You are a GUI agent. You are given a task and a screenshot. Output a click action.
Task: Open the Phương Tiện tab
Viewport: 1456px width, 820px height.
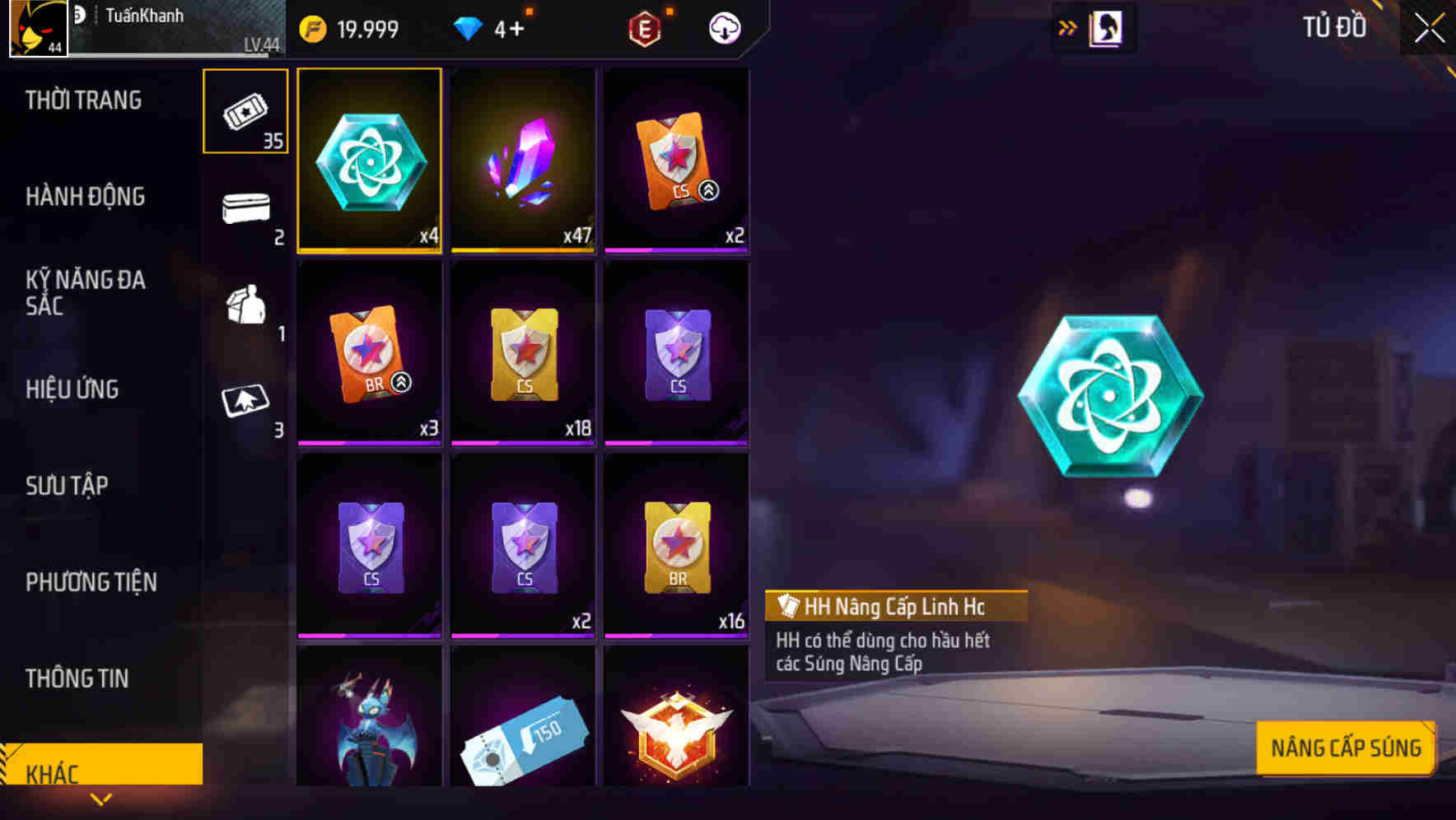91,582
